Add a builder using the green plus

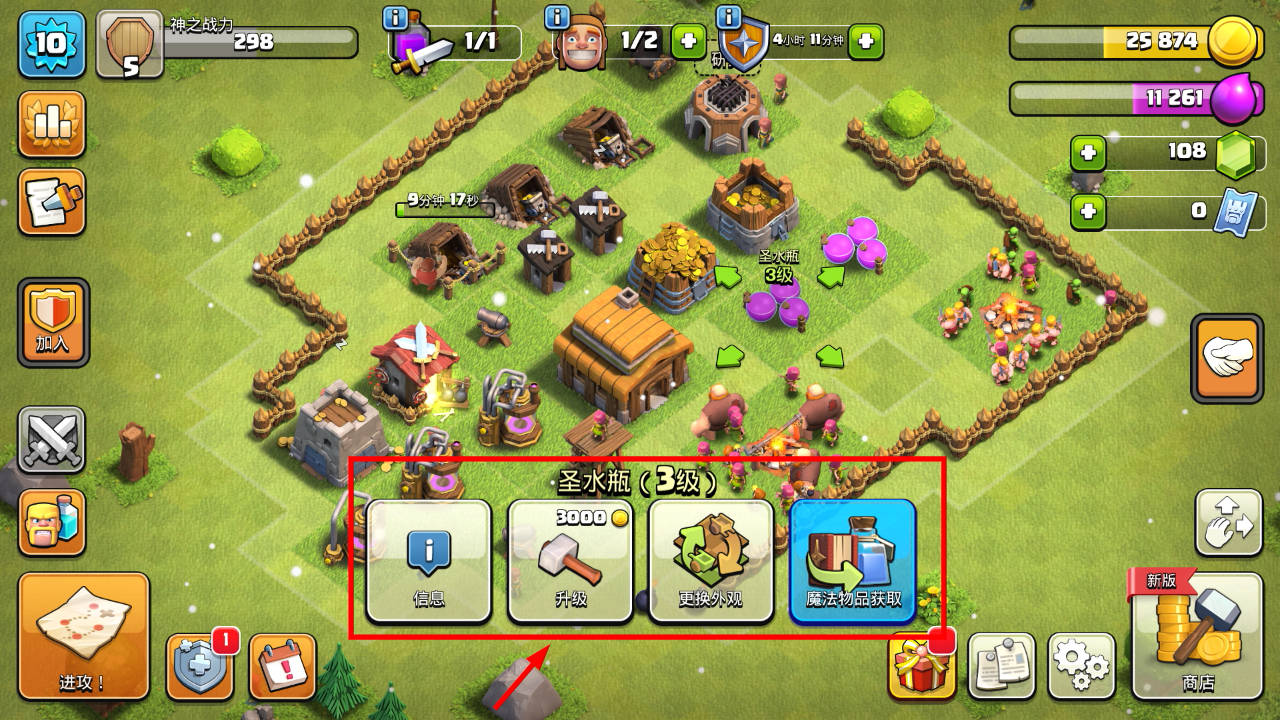pos(687,41)
